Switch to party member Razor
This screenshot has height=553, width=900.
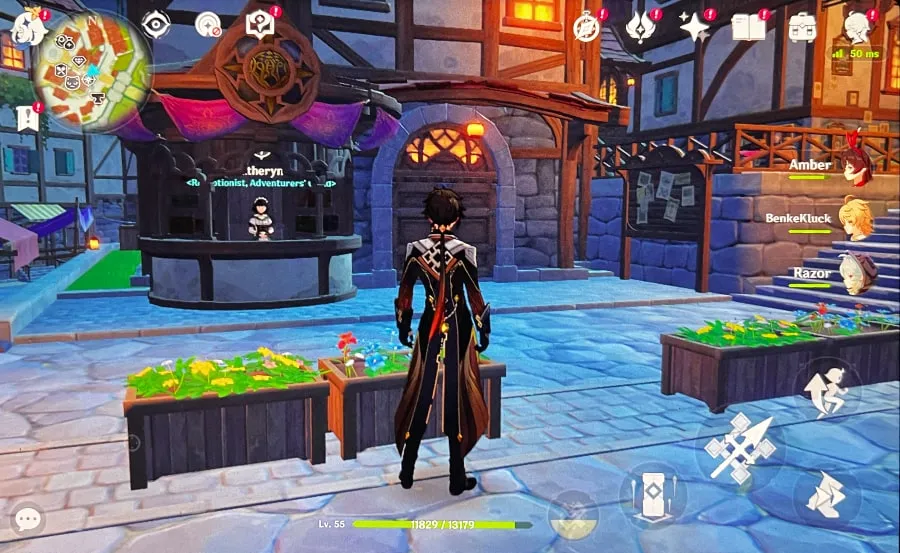[x=855, y=273]
